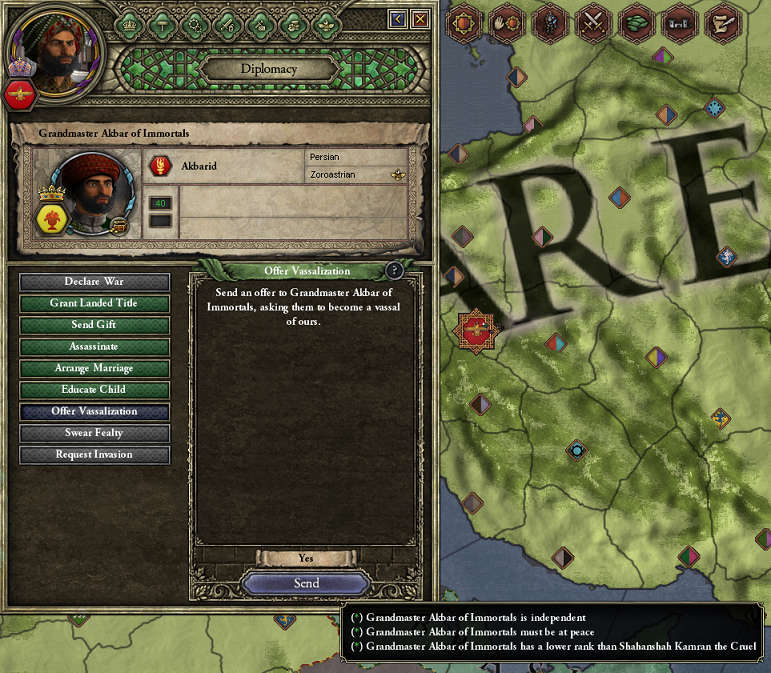This screenshot has height=673, width=771.
Task: Select Educate Child interaction
Action: tap(94, 389)
